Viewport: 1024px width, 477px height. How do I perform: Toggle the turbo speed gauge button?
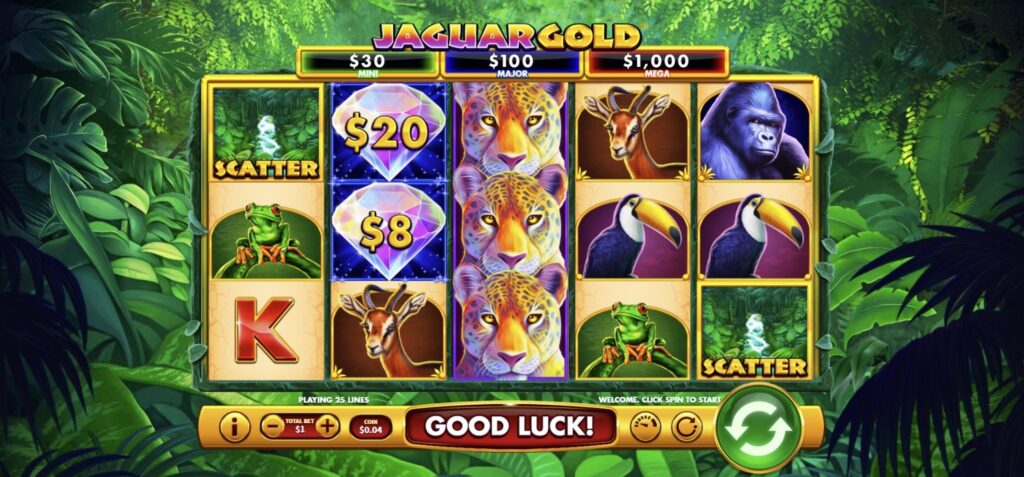tap(647, 427)
